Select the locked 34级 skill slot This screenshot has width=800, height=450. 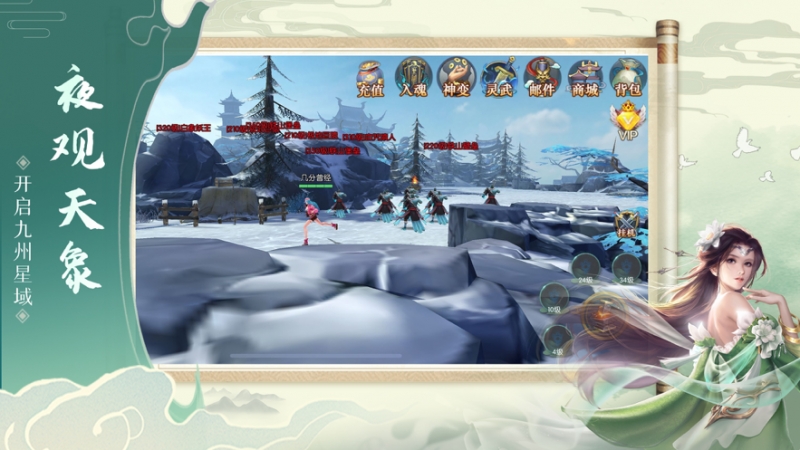click(626, 267)
